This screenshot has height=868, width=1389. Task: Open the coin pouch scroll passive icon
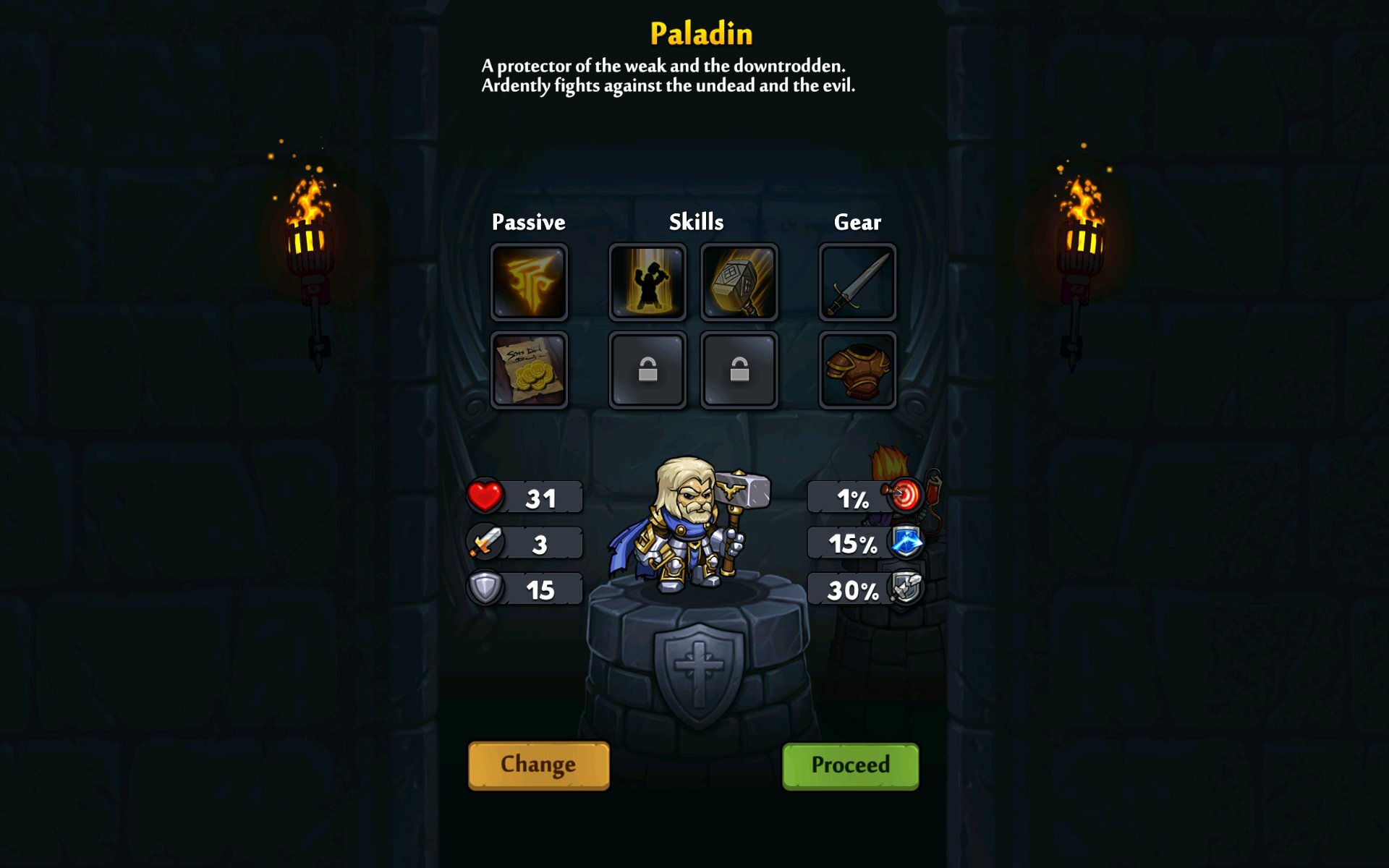[529, 369]
